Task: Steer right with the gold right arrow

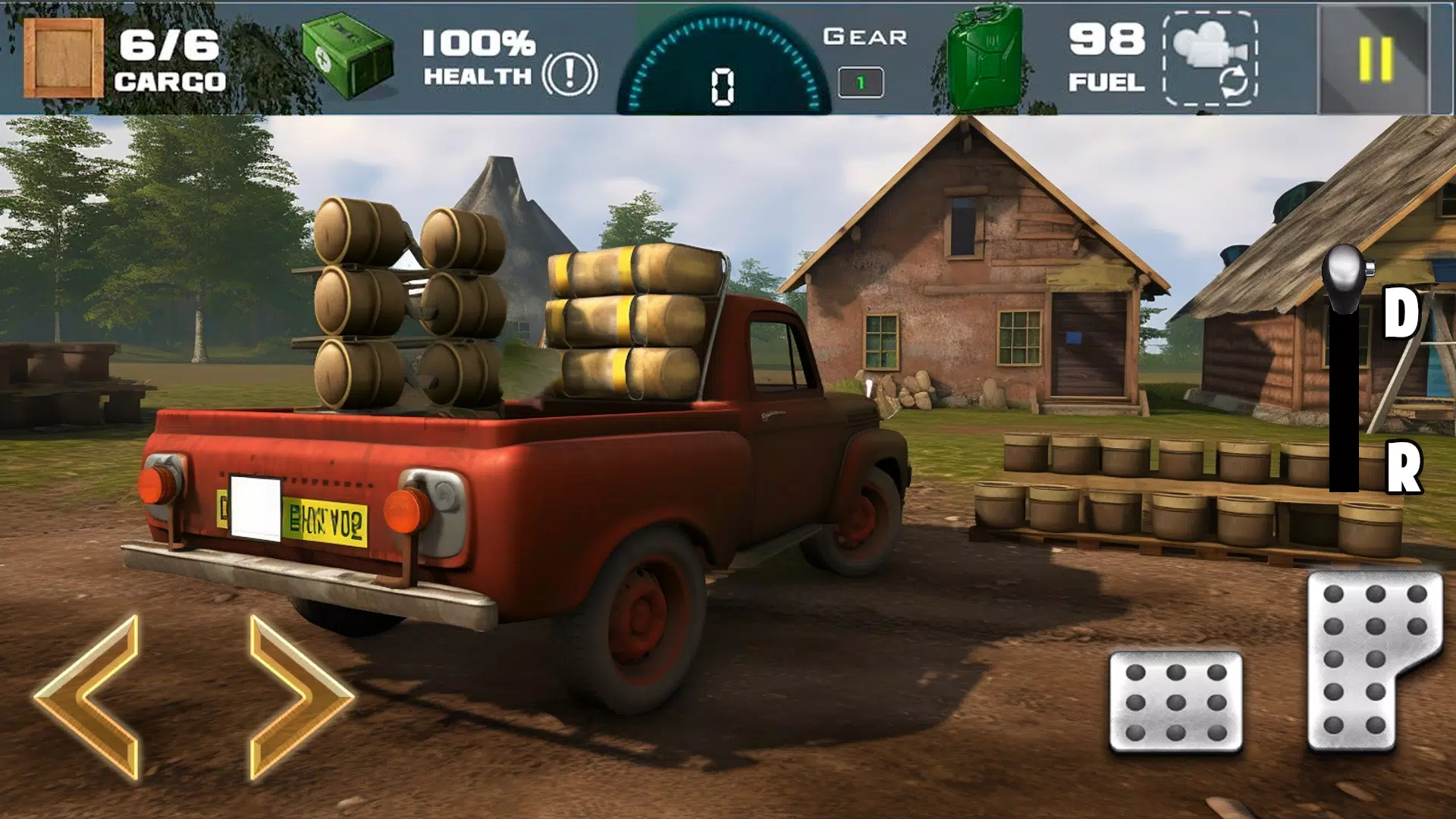Action: click(297, 698)
